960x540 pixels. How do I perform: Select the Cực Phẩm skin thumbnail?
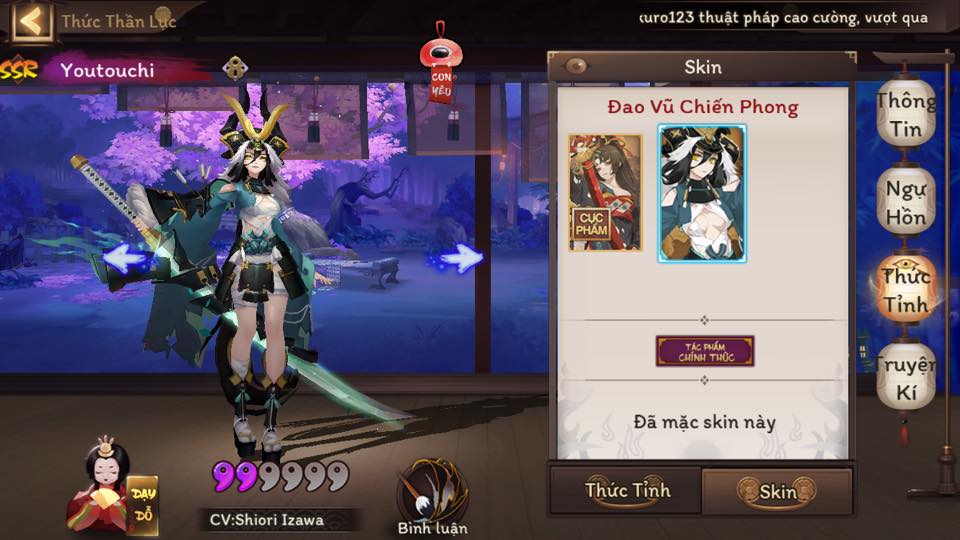pyautogui.click(x=605, y=192)
